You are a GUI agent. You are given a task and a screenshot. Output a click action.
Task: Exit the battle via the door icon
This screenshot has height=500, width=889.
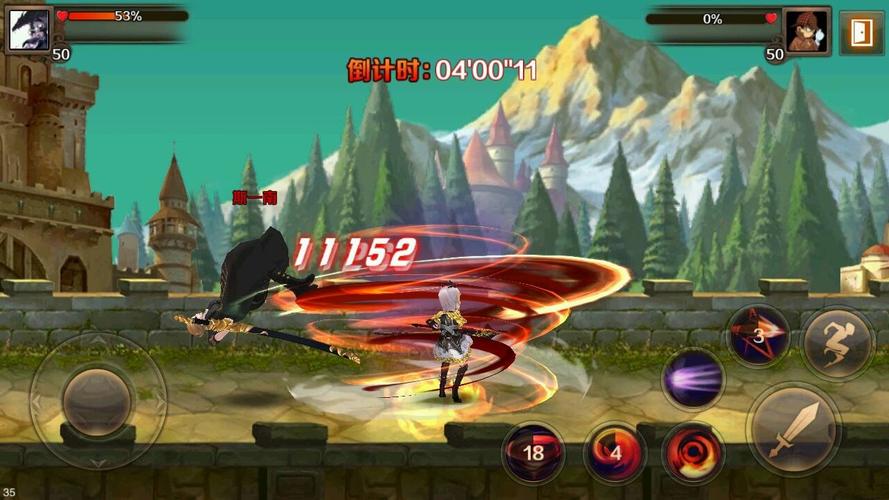[x=860, y=33]
